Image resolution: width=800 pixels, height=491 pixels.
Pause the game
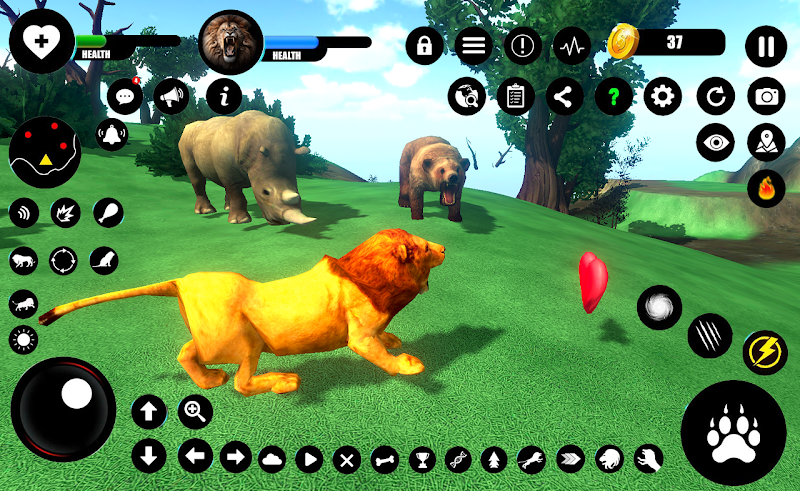point(766,46)
